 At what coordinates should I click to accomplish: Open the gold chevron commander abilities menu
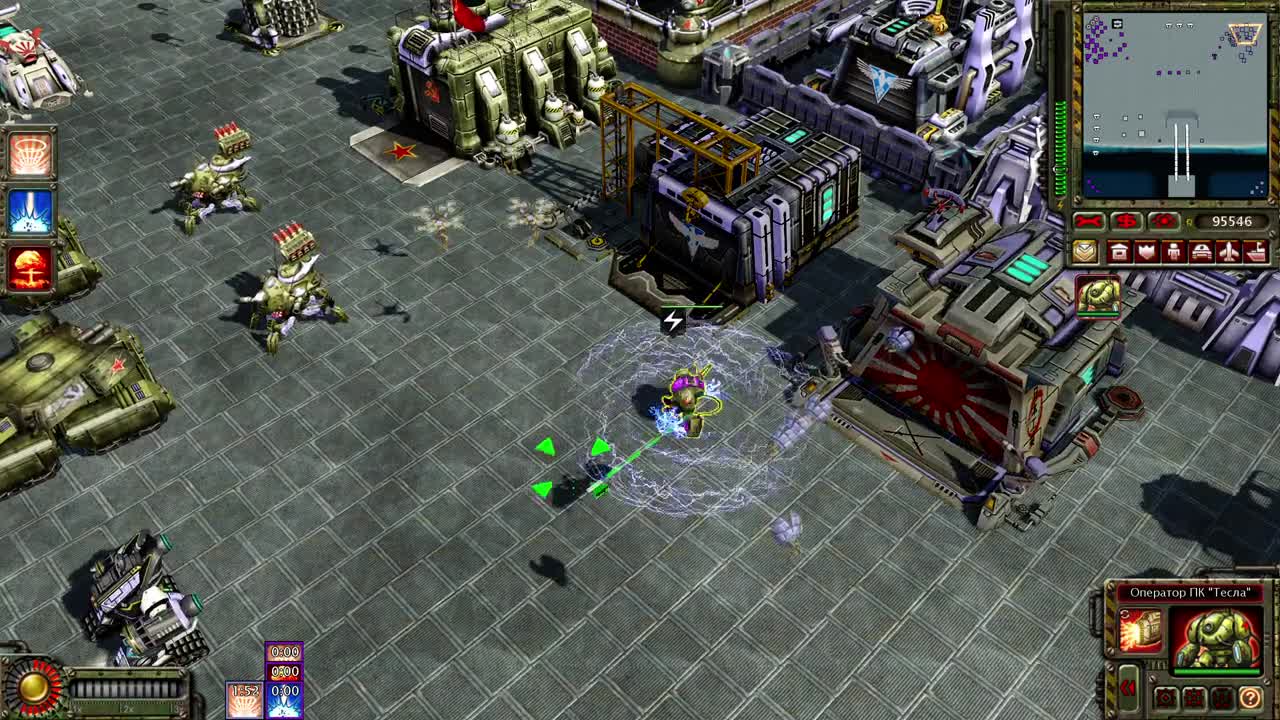tap(1086, 253)
